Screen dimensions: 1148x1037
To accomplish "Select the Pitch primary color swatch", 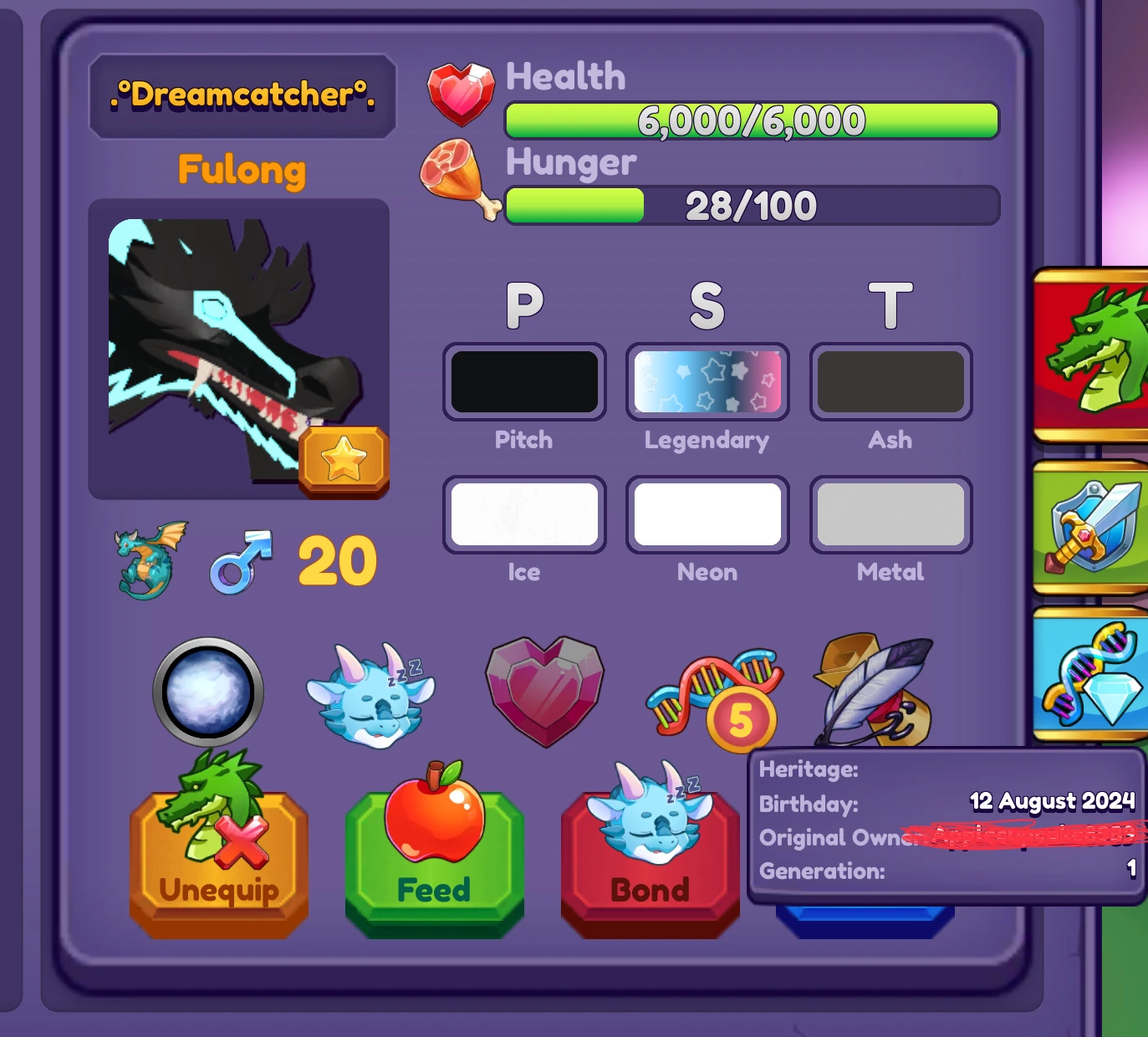I will point(524,381).
